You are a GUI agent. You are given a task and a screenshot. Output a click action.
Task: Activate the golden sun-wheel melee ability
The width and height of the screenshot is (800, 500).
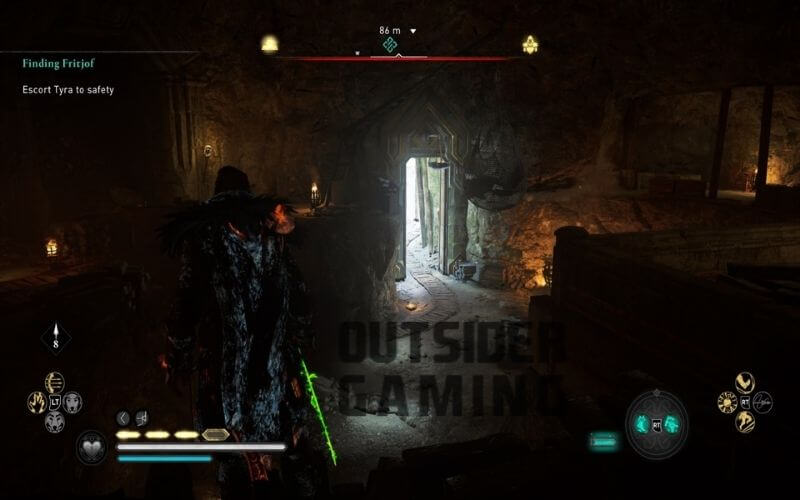click(727, 402)
